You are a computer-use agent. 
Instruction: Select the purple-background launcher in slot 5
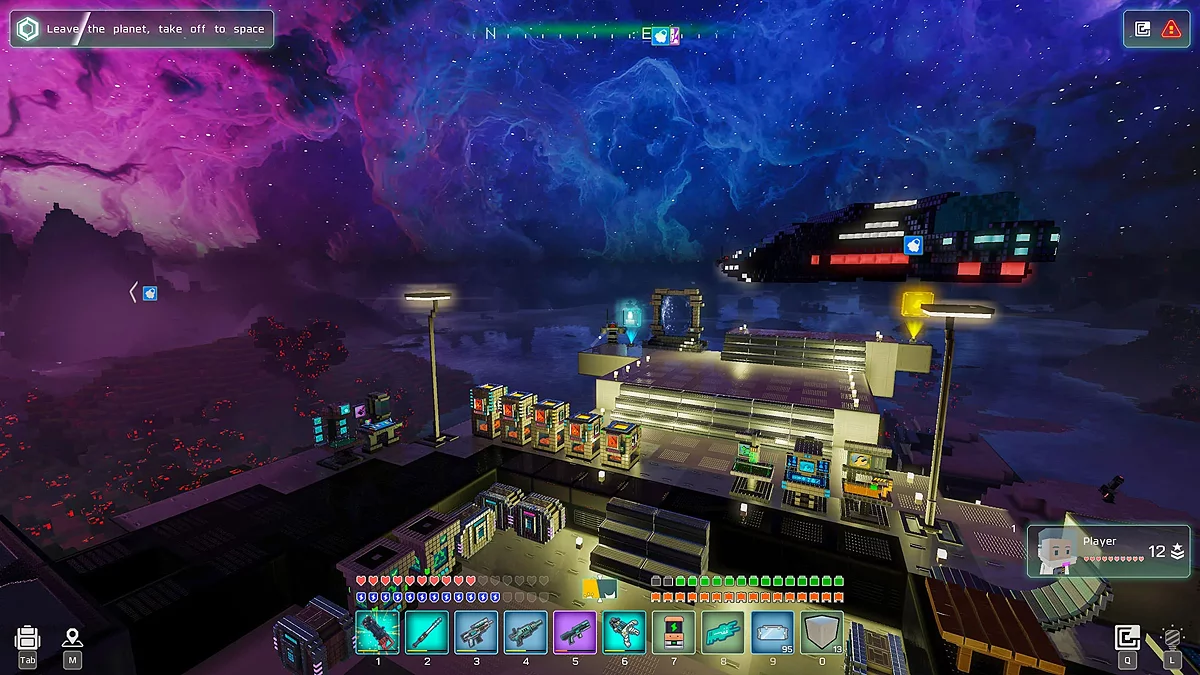(x=575, y=632)
